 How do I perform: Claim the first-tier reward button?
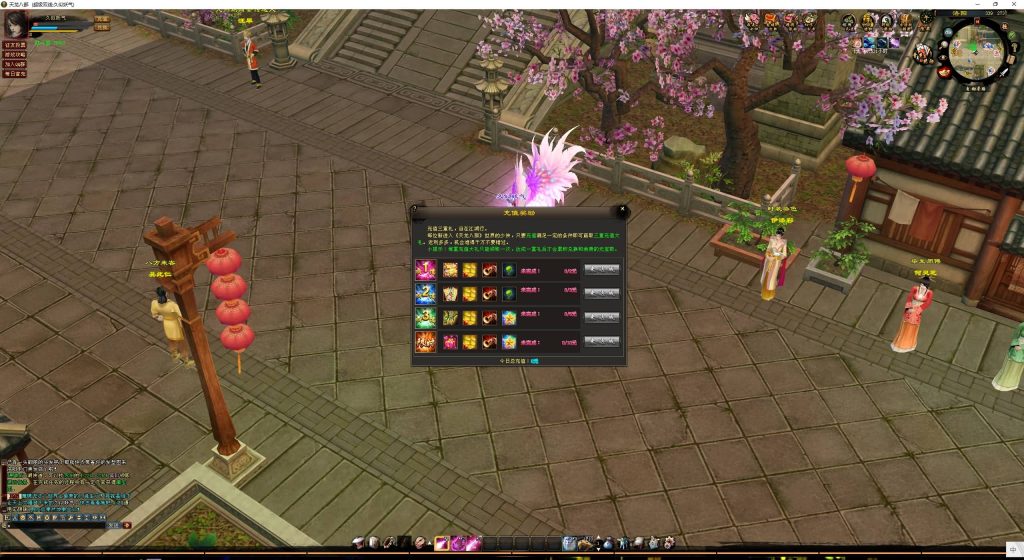click(x=601, y=269)
